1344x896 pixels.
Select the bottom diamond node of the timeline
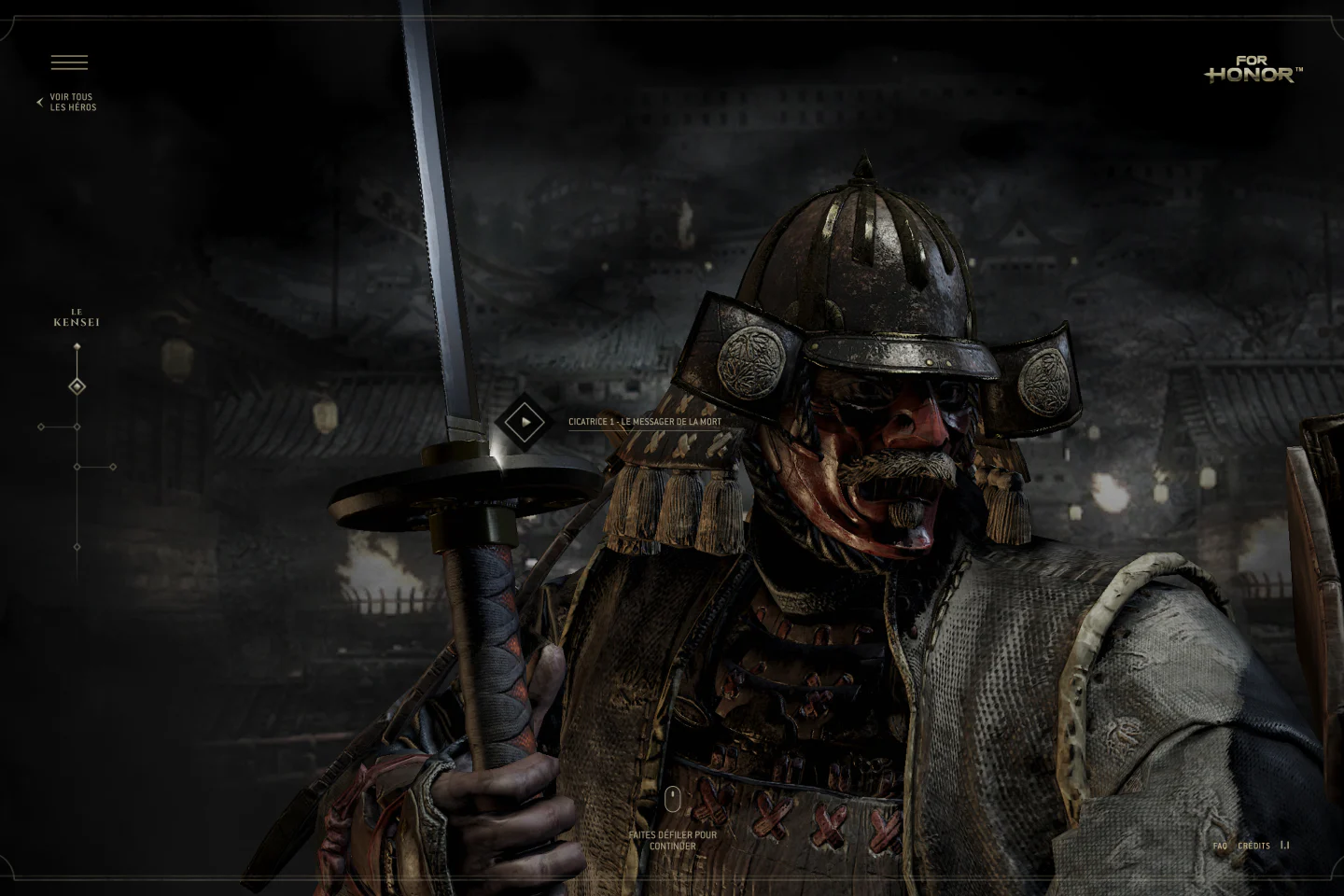click(x=77, y=546)
